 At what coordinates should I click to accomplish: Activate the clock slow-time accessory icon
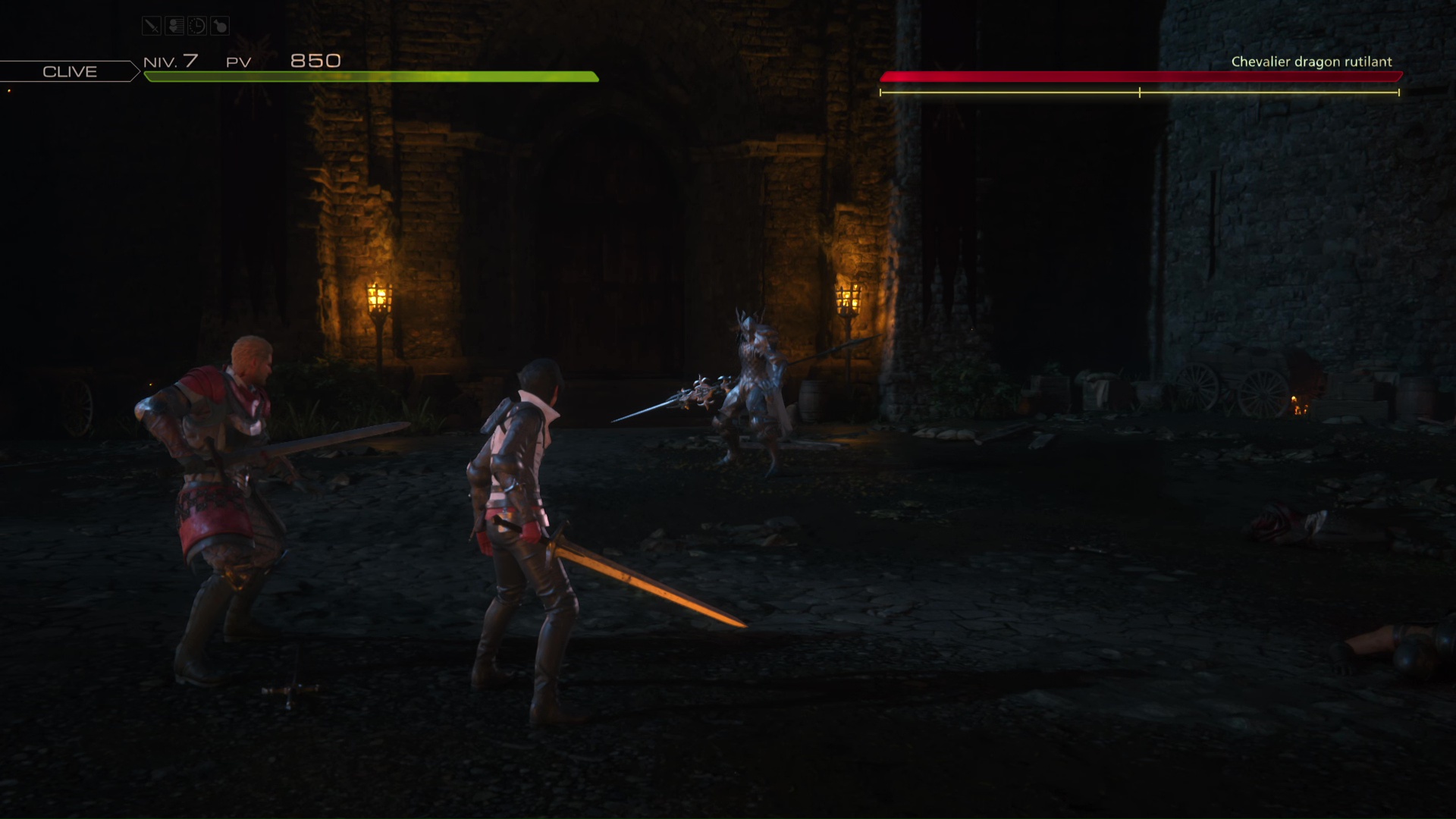coord(197,27)
